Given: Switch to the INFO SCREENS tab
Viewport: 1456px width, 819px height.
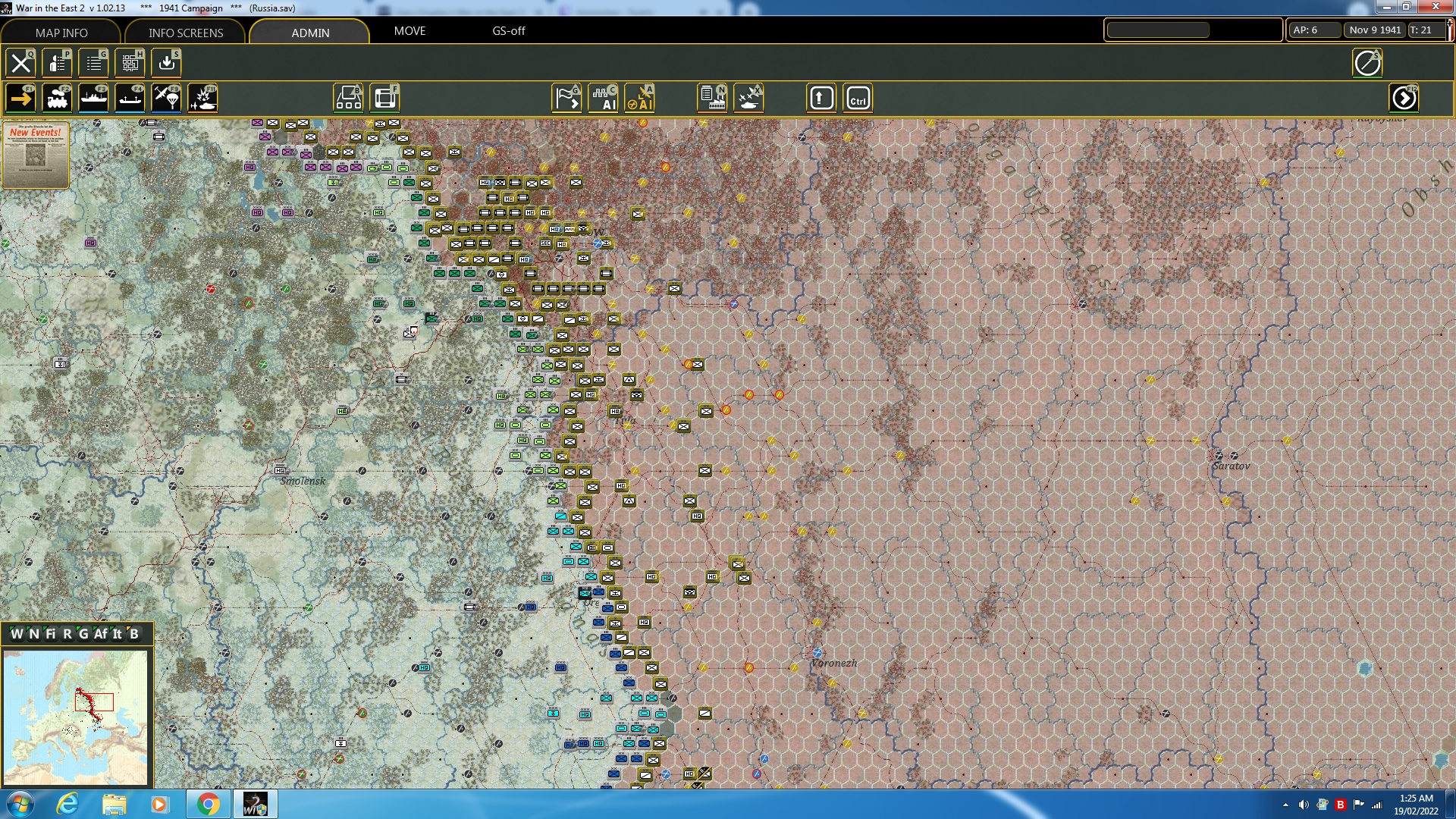Looking at the screenshot, I should point(184,33).
